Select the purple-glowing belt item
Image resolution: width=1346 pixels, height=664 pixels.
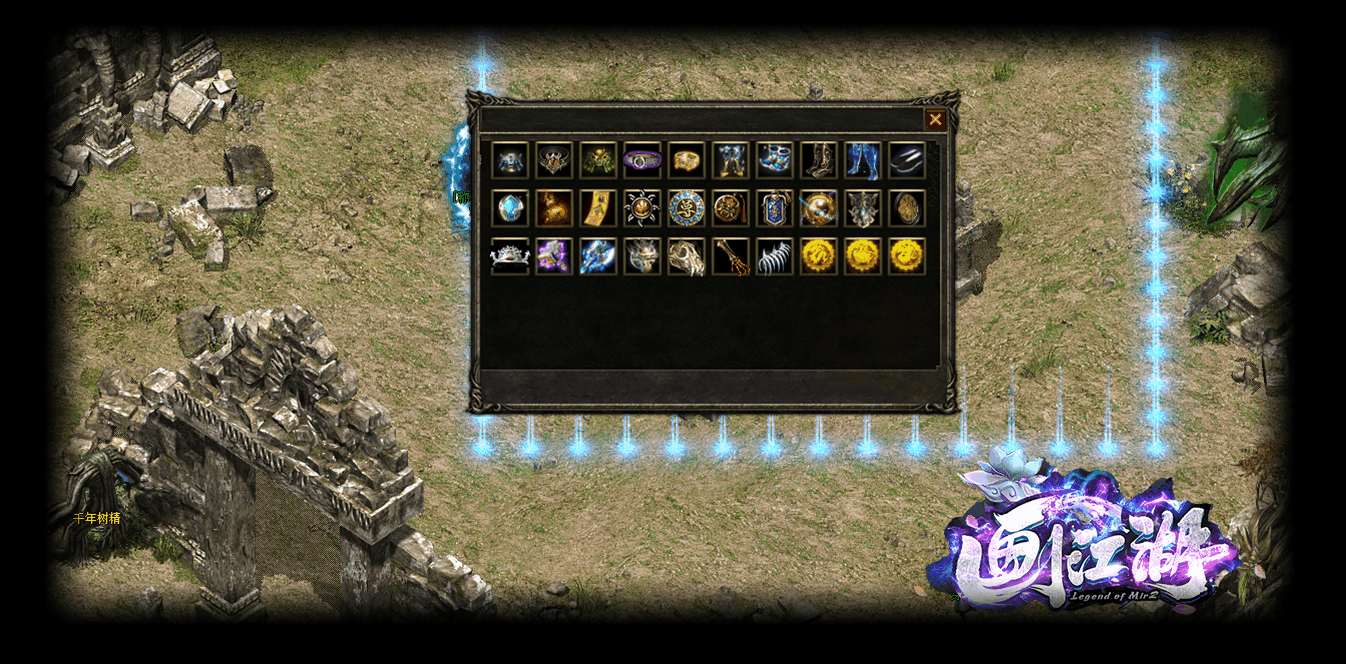(x=642, y=160)
